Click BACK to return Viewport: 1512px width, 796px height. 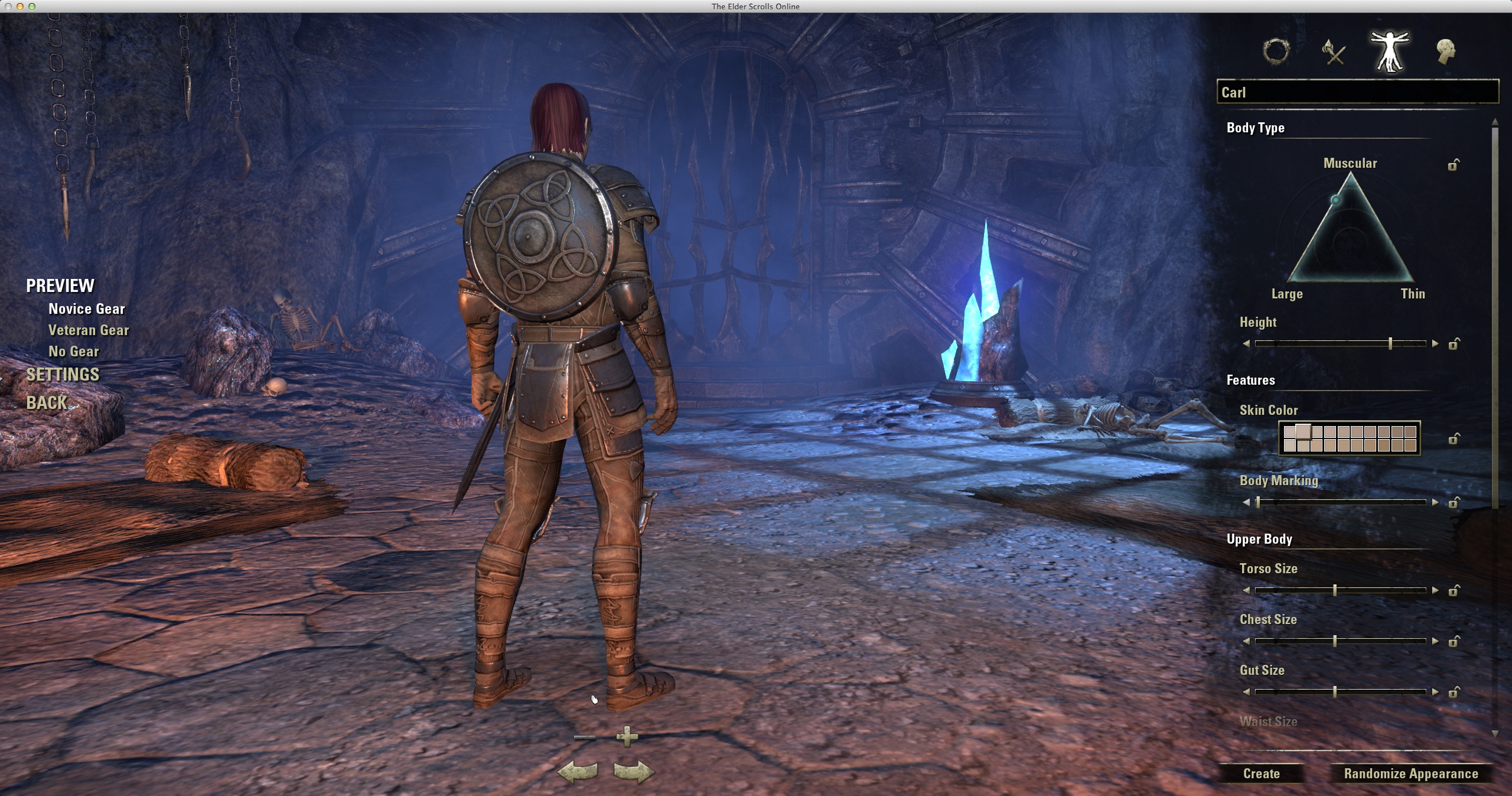coord(47,402)
